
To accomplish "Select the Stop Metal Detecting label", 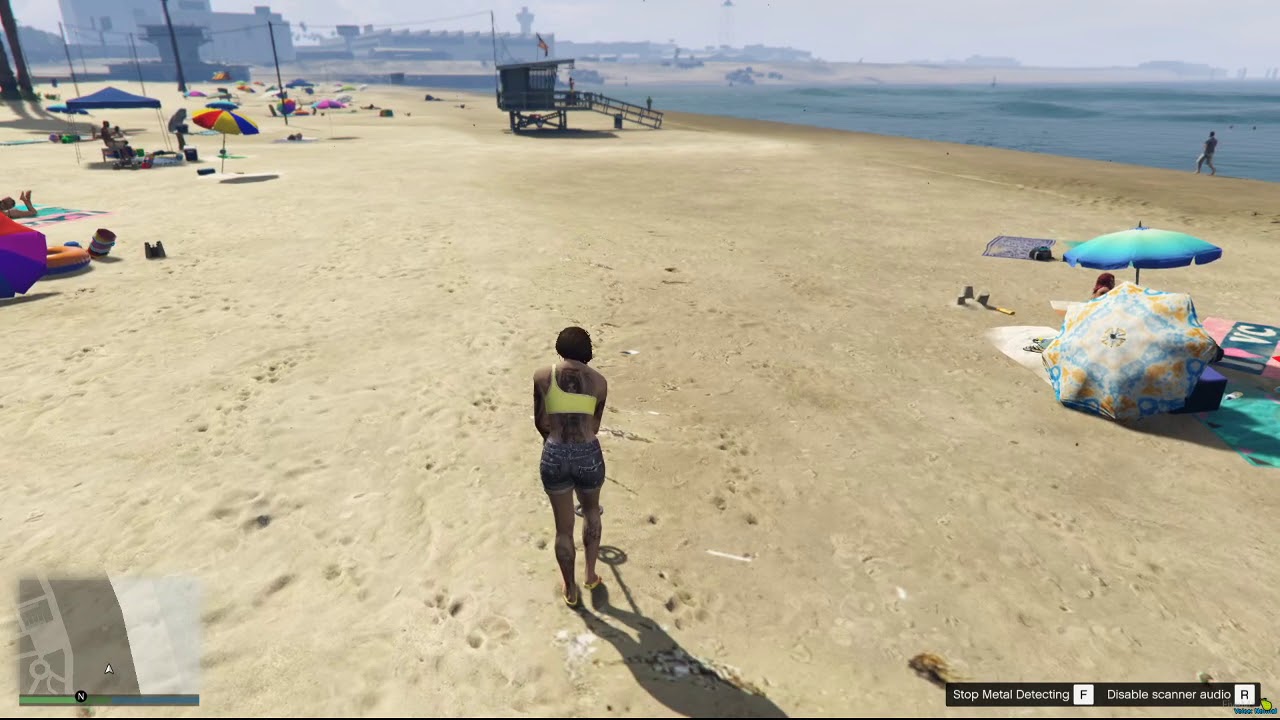I will [x=1010, y=694].
